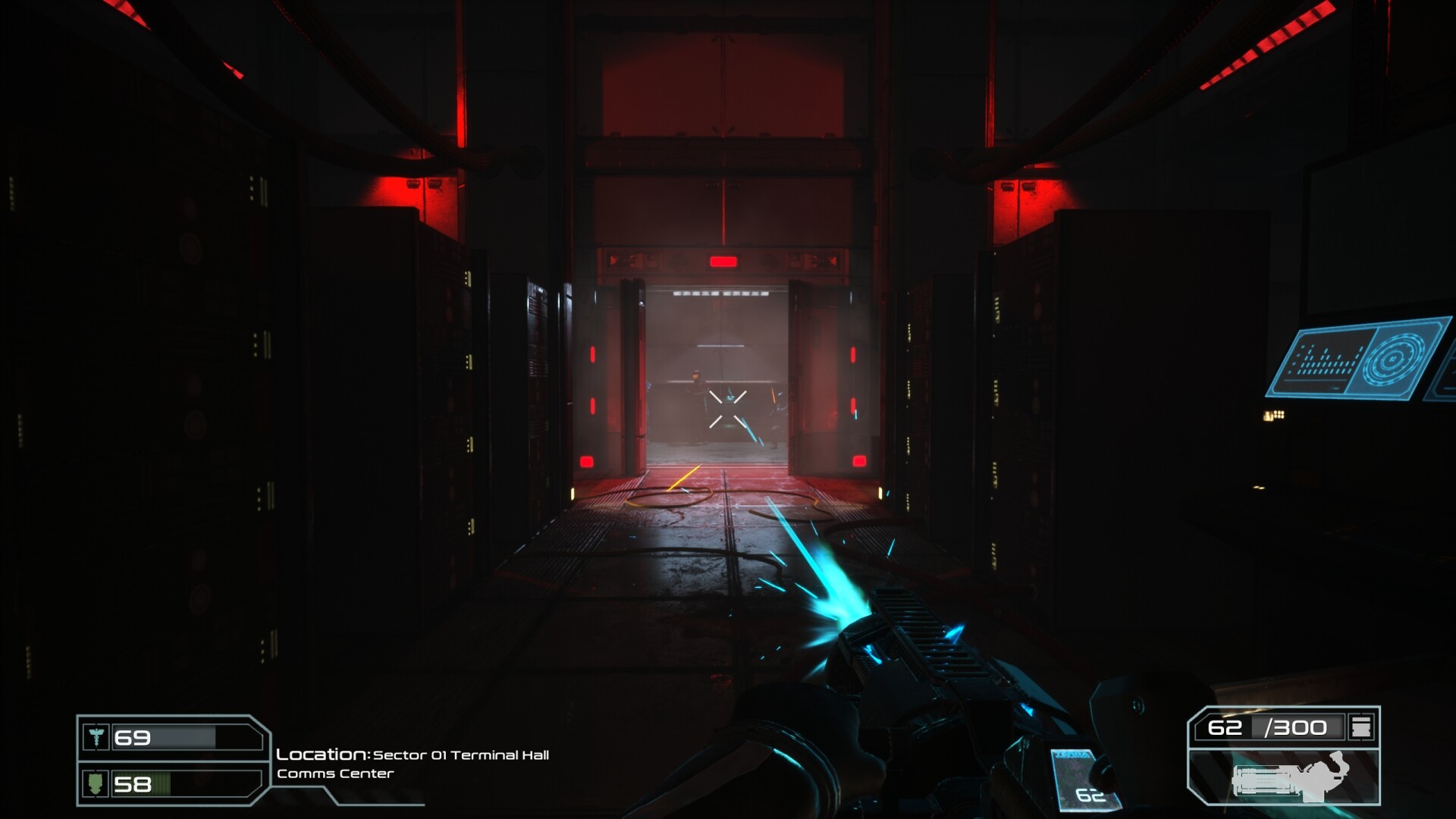
Task: Click the health bar showing 69
Action: (x=164, y=736)
